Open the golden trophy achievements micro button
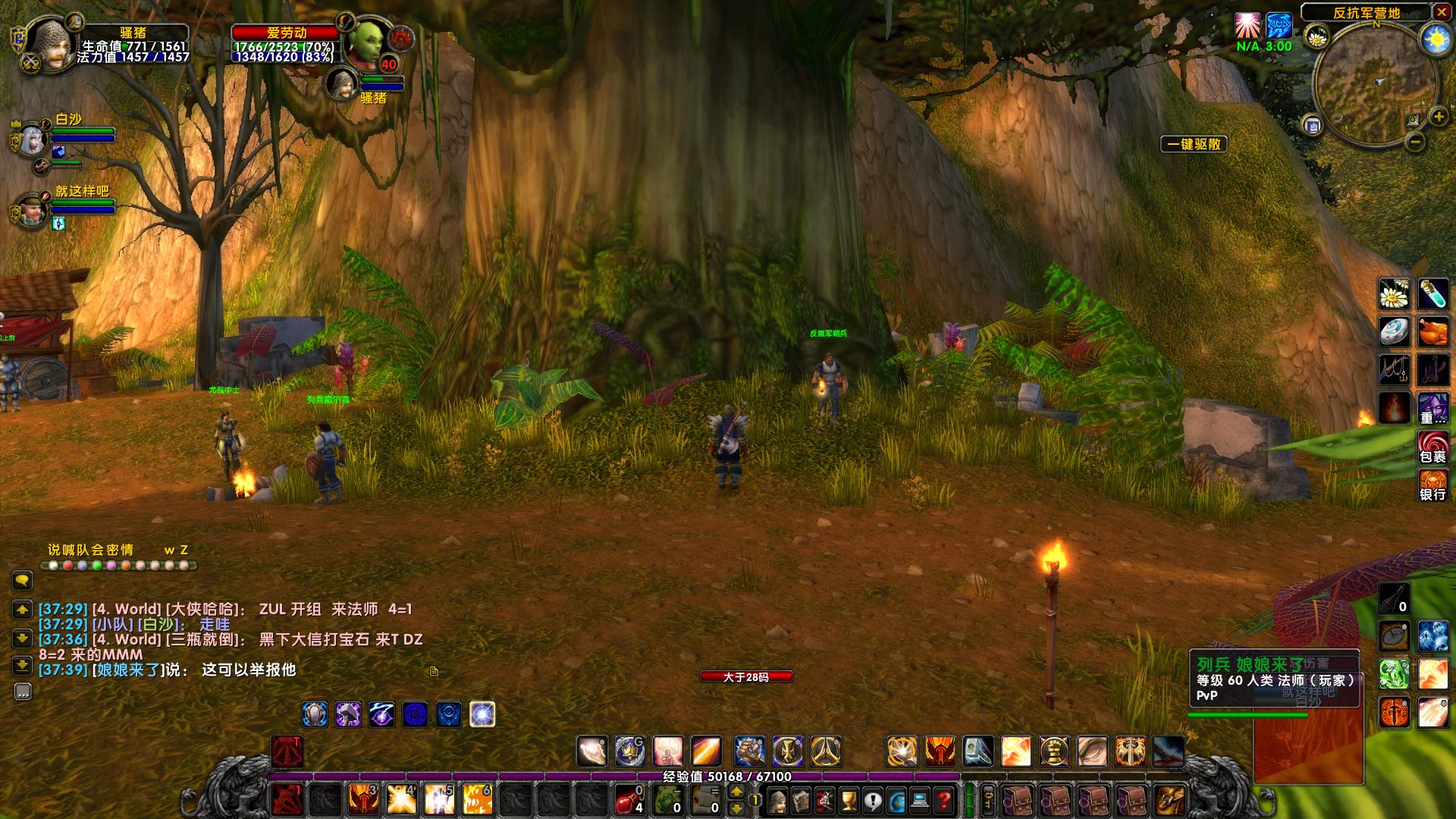 click(849, 800)
